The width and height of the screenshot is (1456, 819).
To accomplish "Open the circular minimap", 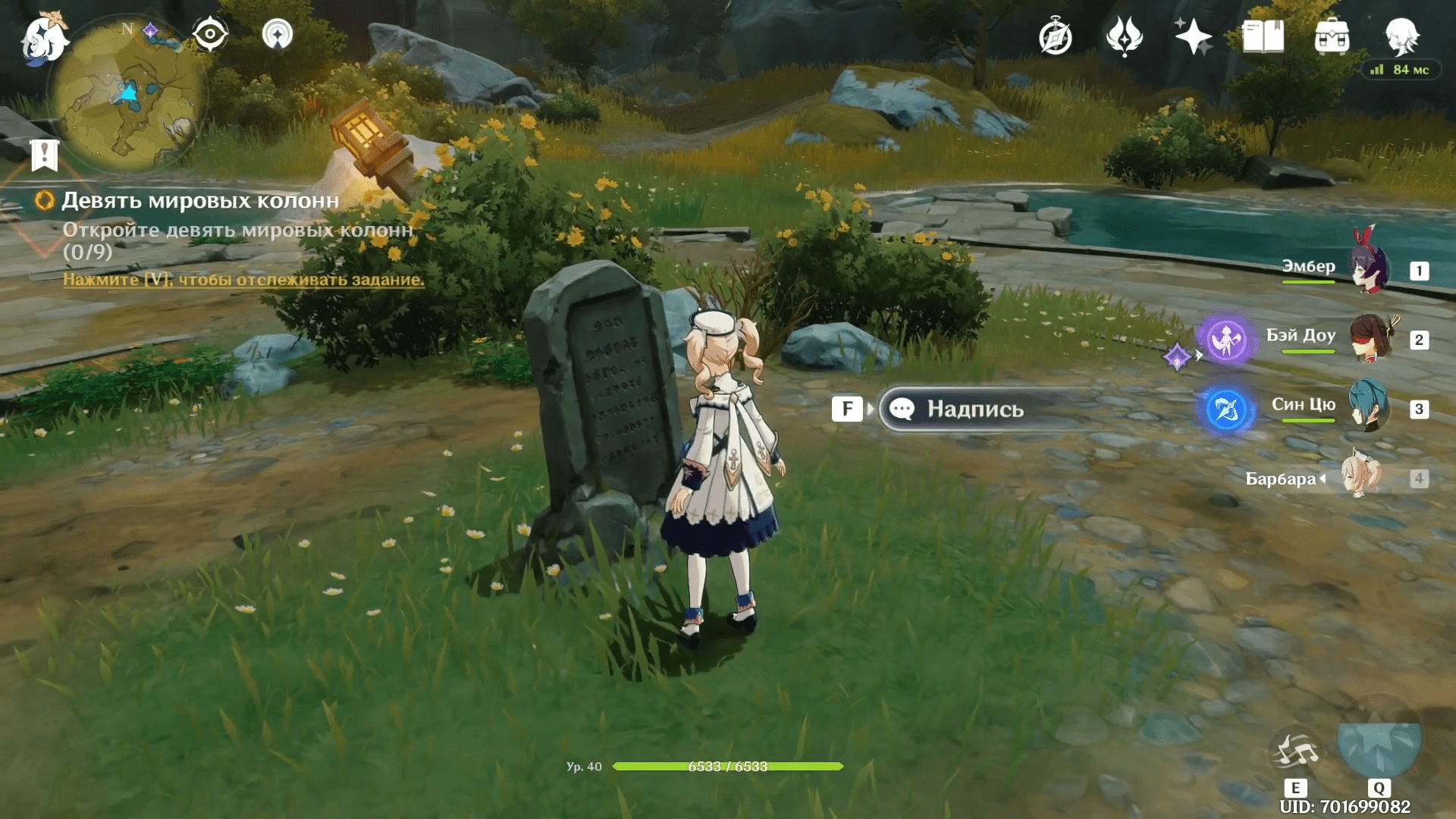I will point(127,96).
